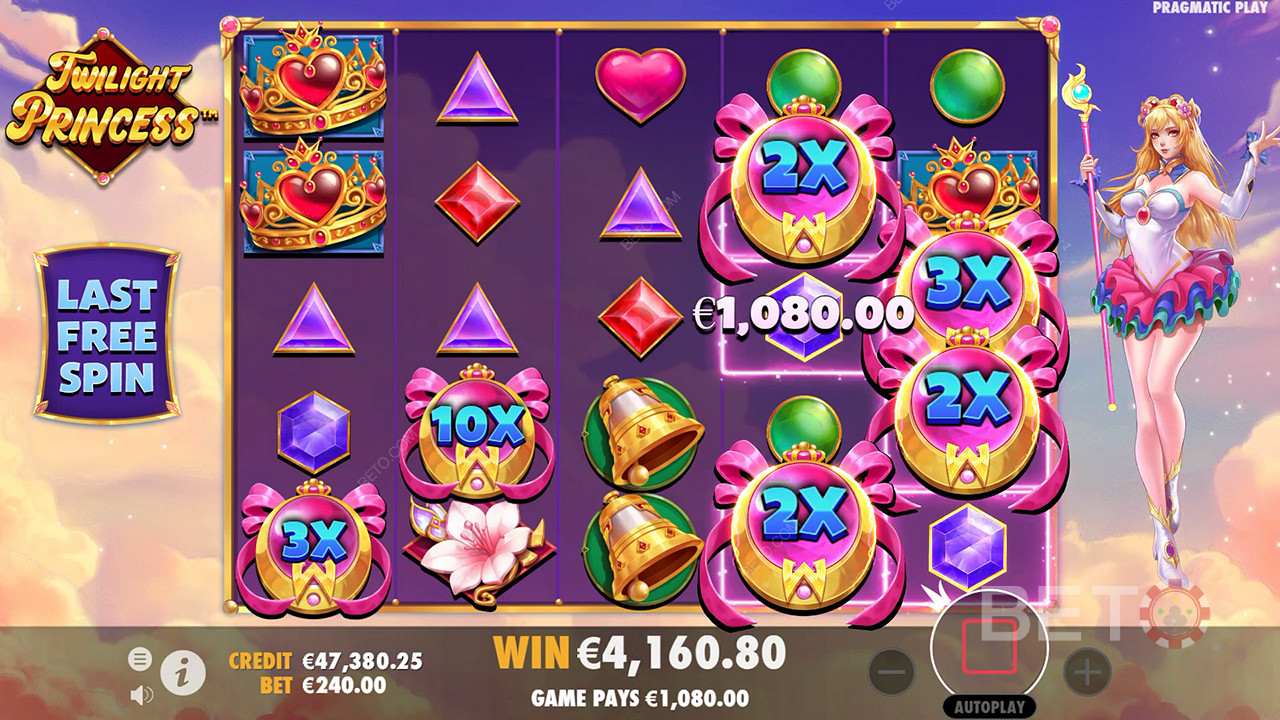Open the Autoplay options
Screen dimensions: 1280x720
tap(989, 707)
